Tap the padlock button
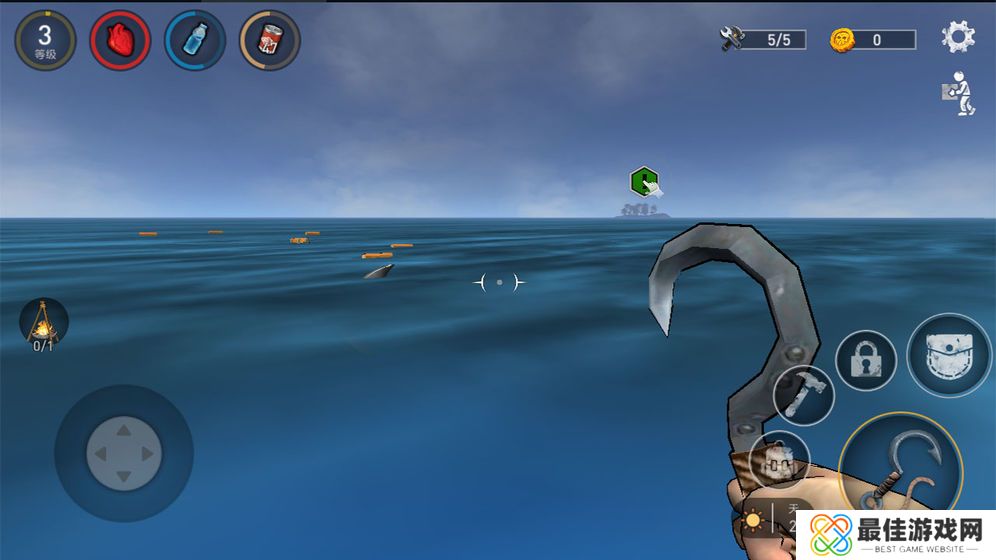 [x=865, y=360]
